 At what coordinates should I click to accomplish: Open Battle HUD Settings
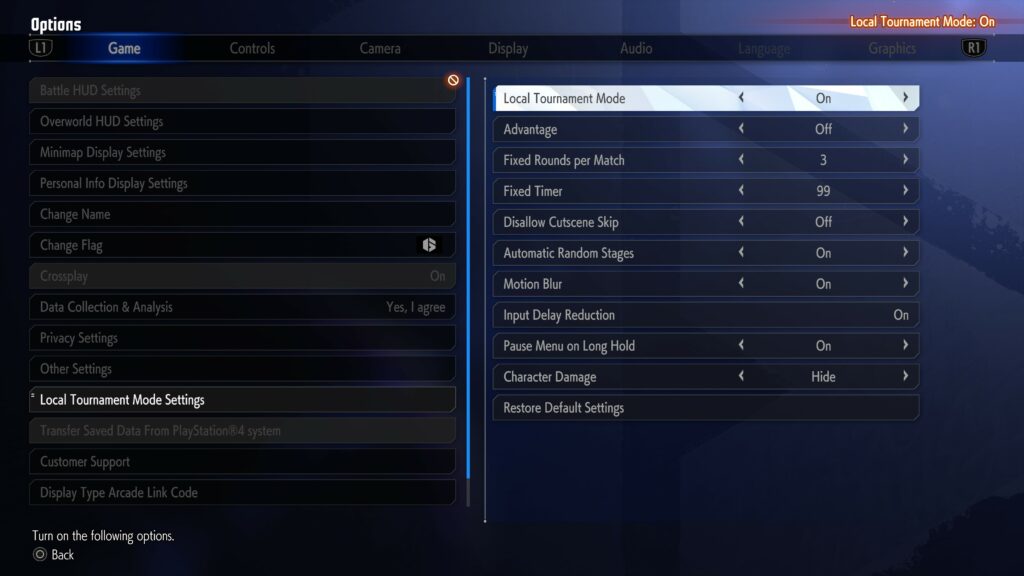(x=242, y=90)
